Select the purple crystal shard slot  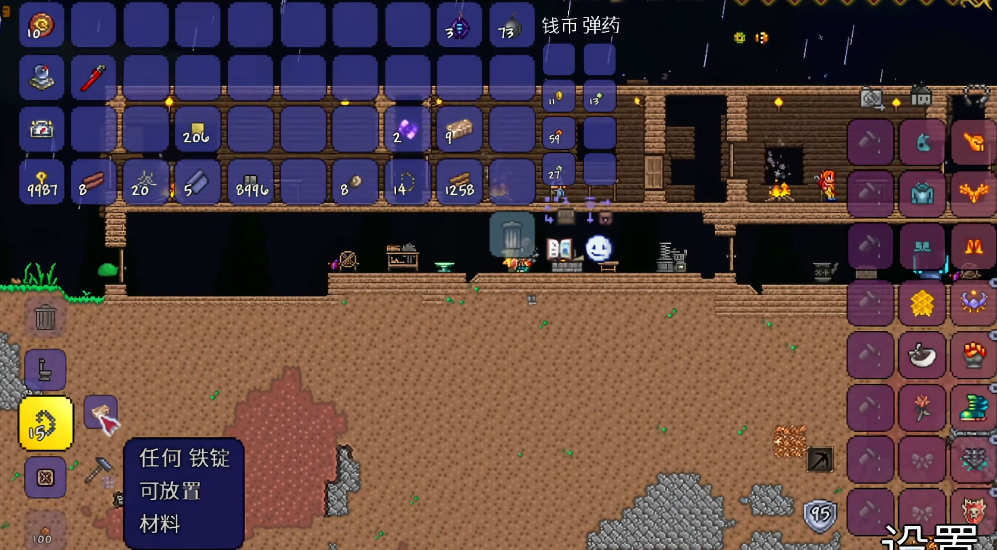(408, 130)
